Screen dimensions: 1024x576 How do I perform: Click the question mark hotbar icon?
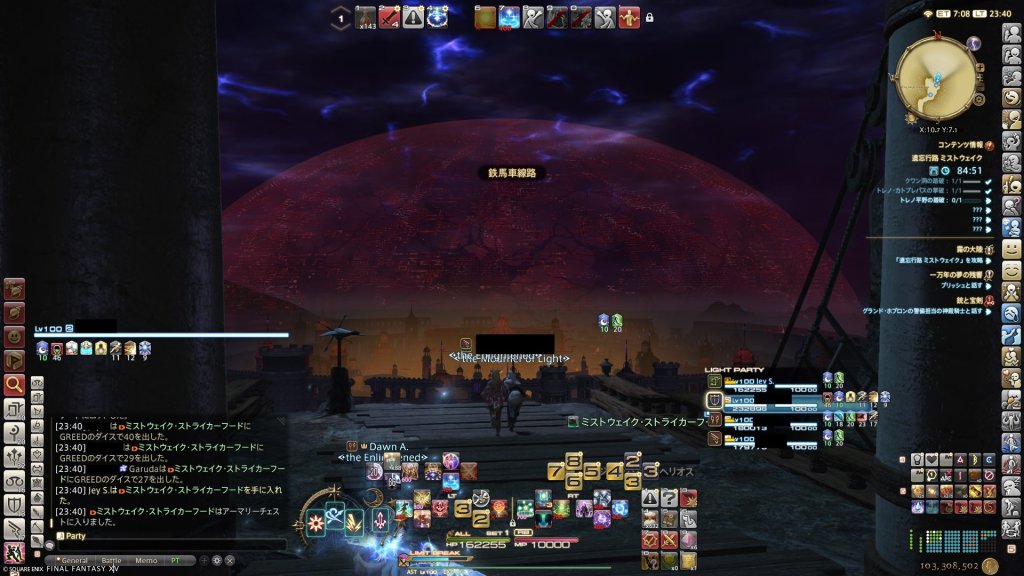(670, 497)
